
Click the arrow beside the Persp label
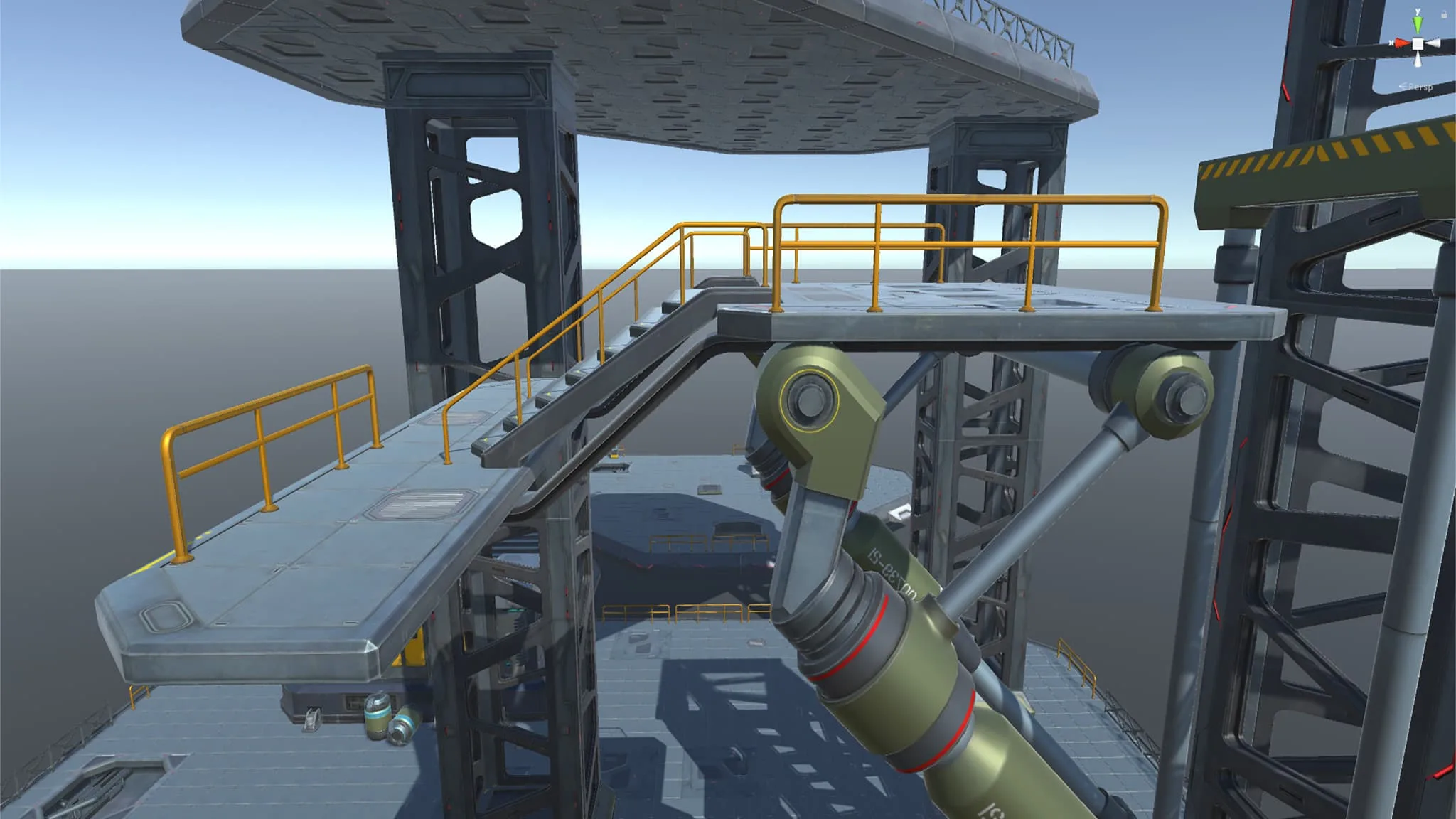click(x=1403, y=87)
